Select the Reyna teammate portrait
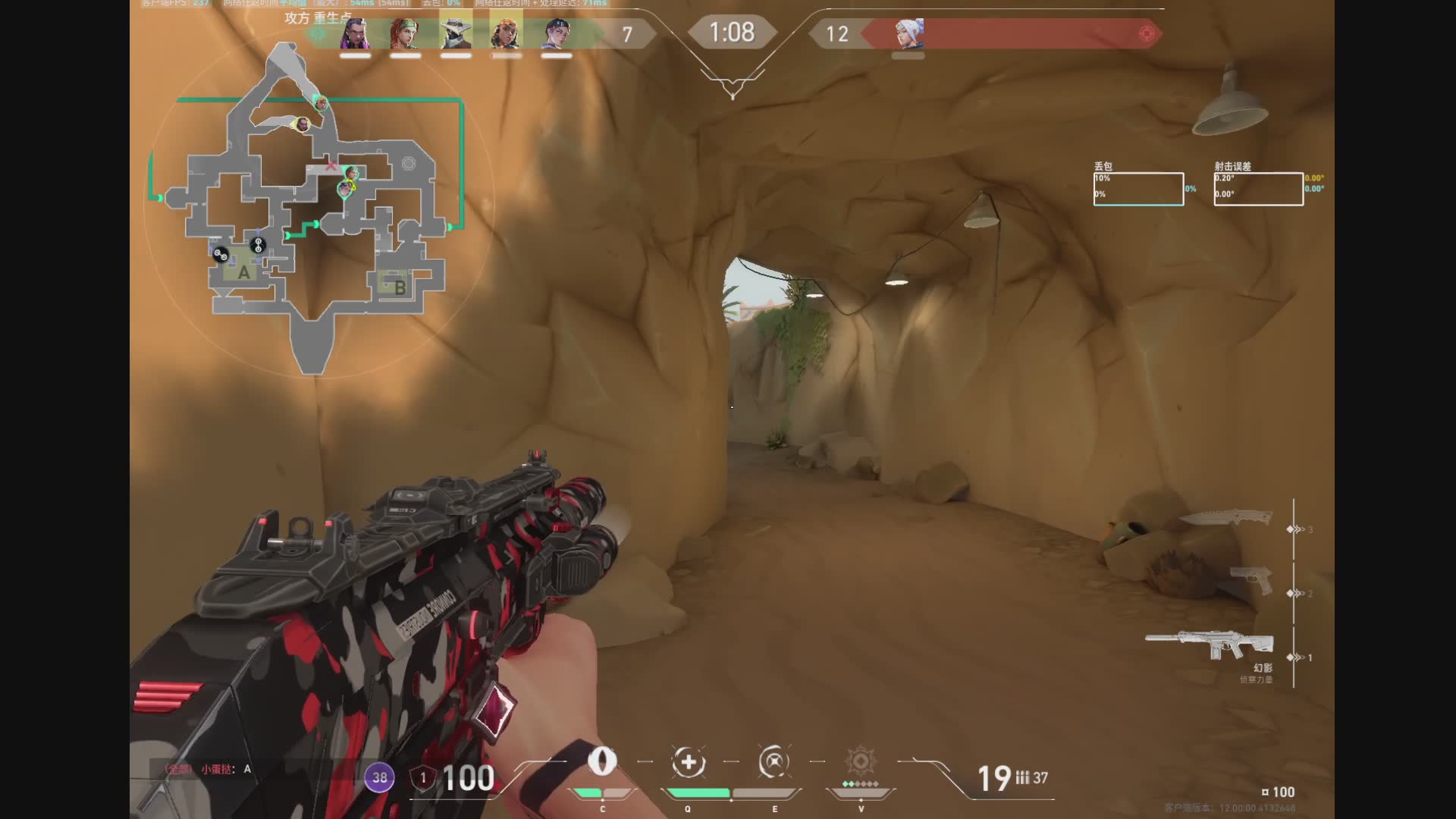 pyautogui.click(x=355, y=34)
